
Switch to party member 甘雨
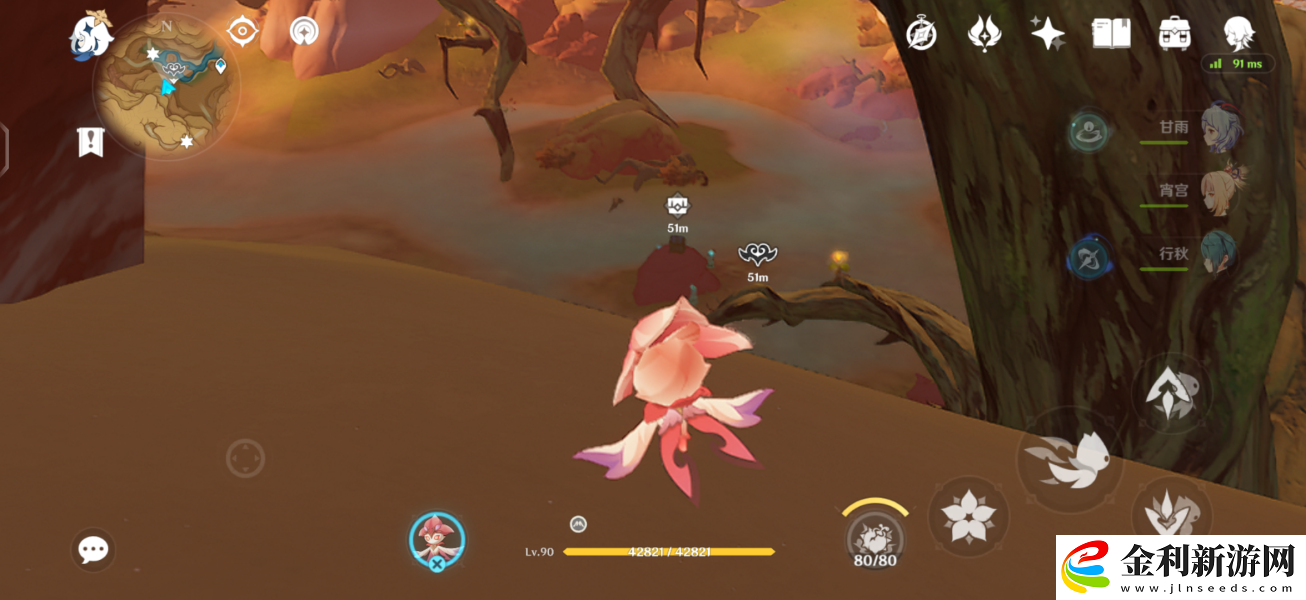tap(1221, 128)
